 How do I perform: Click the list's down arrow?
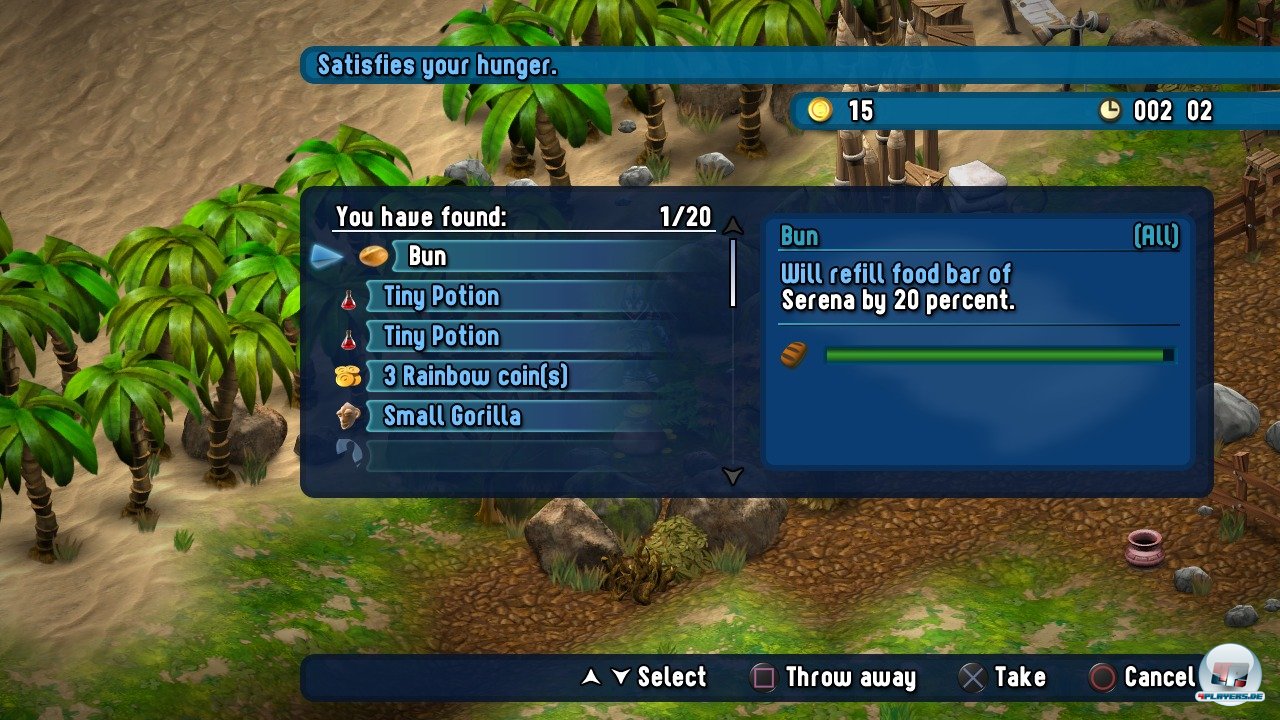coord(733,477)
